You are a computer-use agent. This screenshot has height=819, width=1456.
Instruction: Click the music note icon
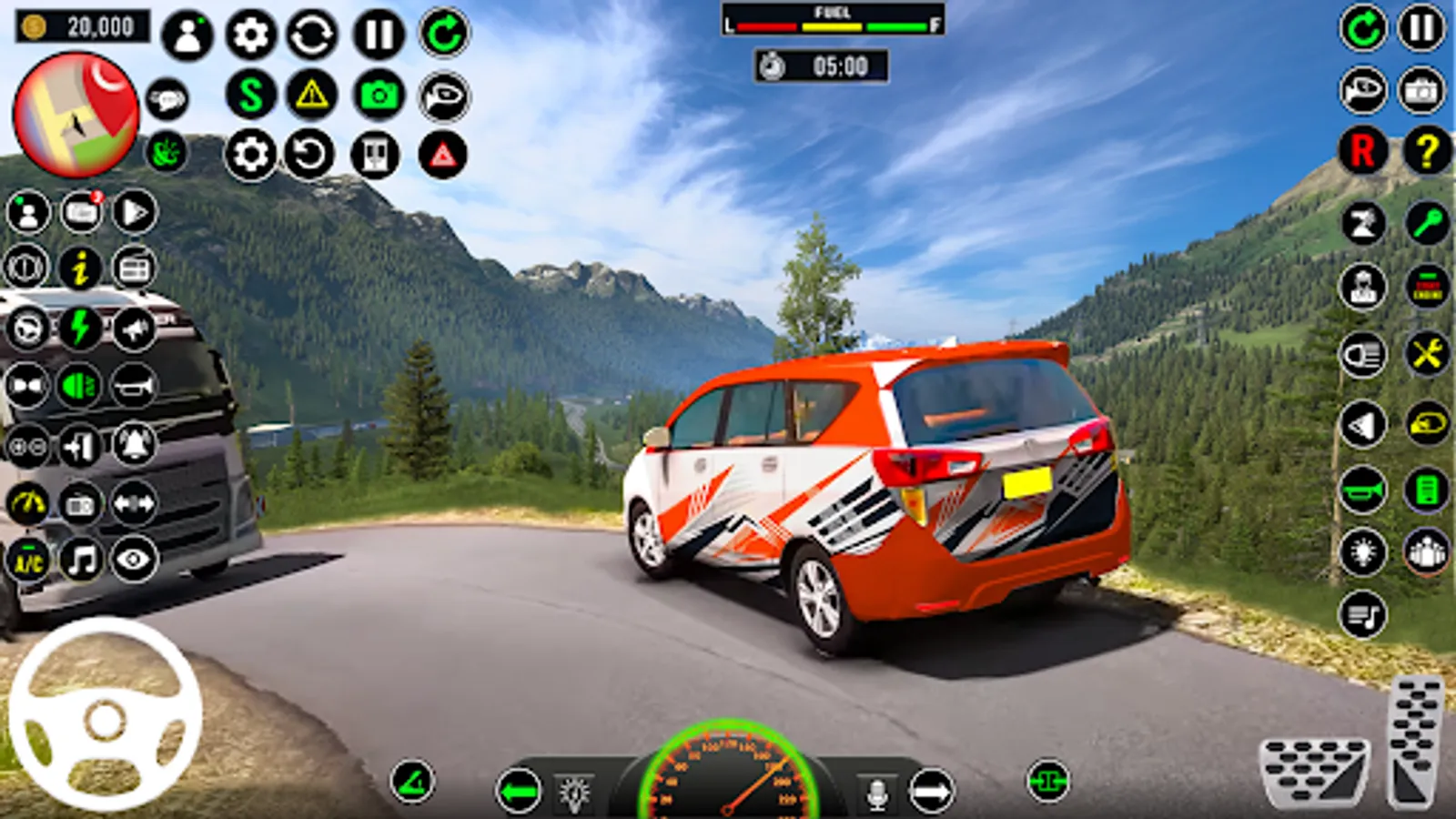click(81, 560)
